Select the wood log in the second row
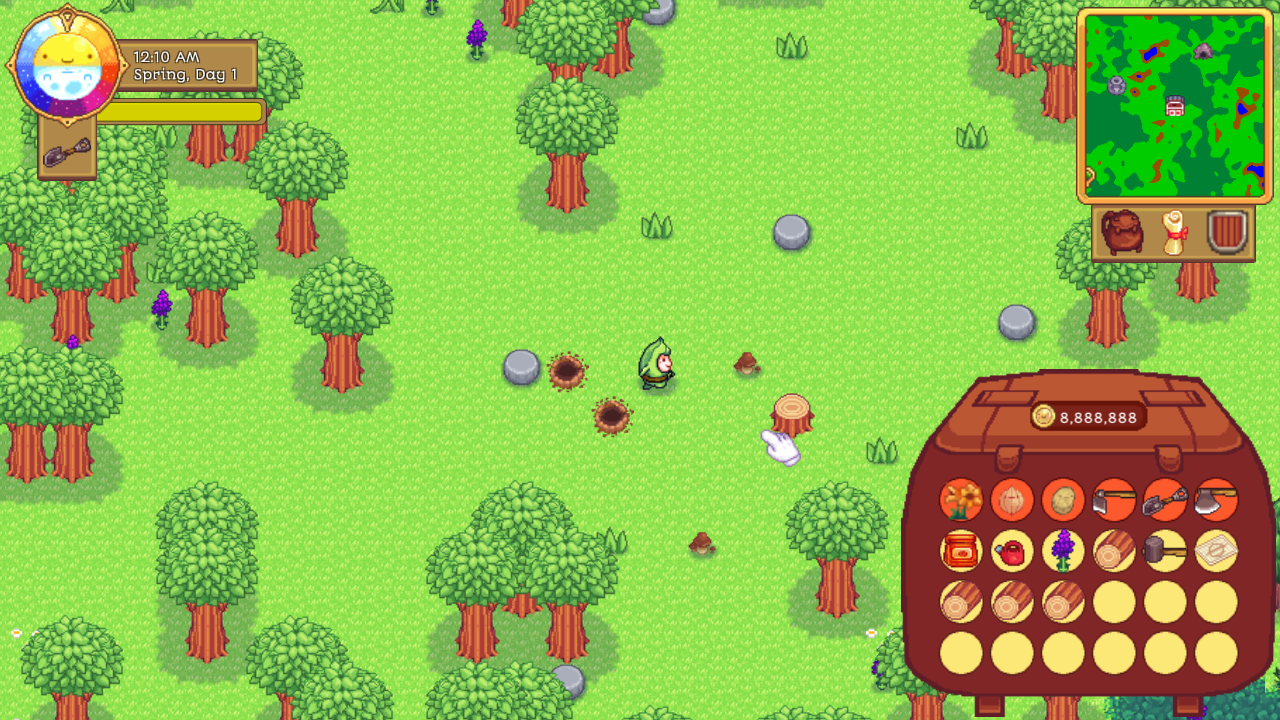 (1114, 551)
